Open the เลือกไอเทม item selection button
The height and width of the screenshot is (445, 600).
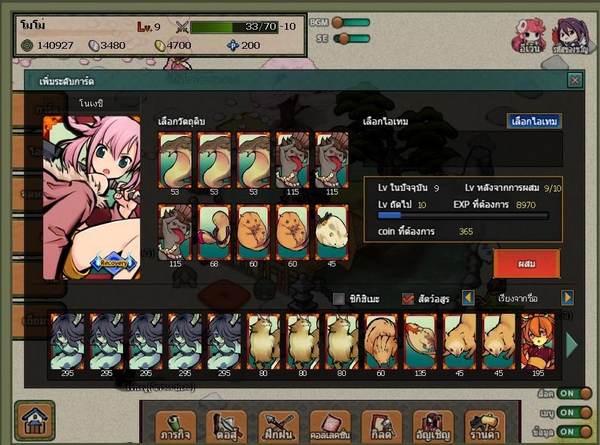pos(534,121)
